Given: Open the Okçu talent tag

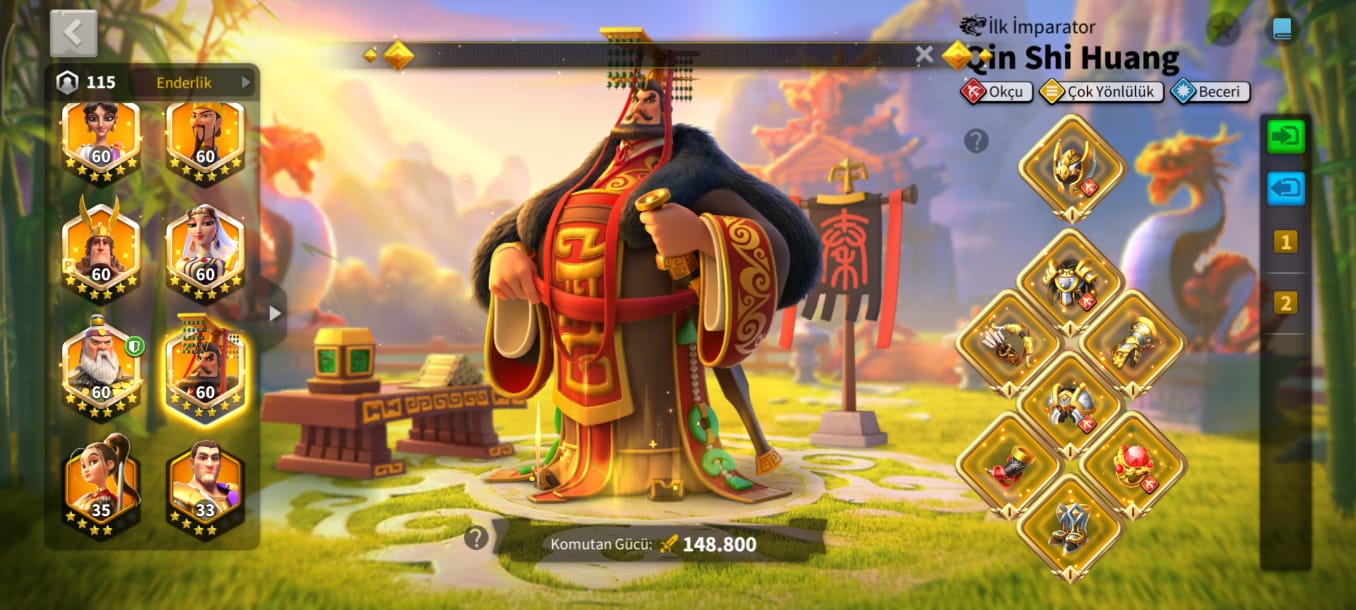Looking at the screenshot, I should 997,92.
